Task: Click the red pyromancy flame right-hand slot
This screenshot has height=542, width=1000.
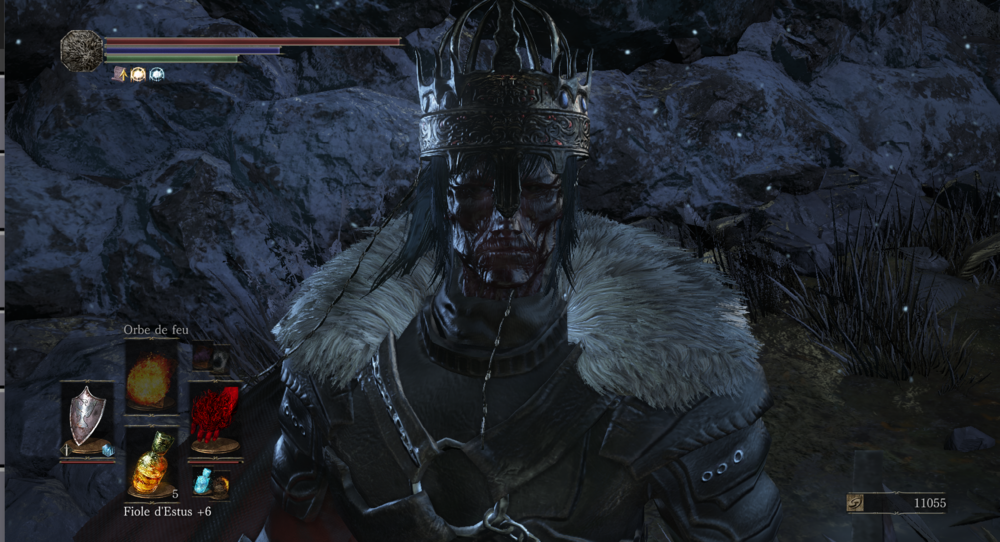Action: pyautogui.click(x=214, y=417)
